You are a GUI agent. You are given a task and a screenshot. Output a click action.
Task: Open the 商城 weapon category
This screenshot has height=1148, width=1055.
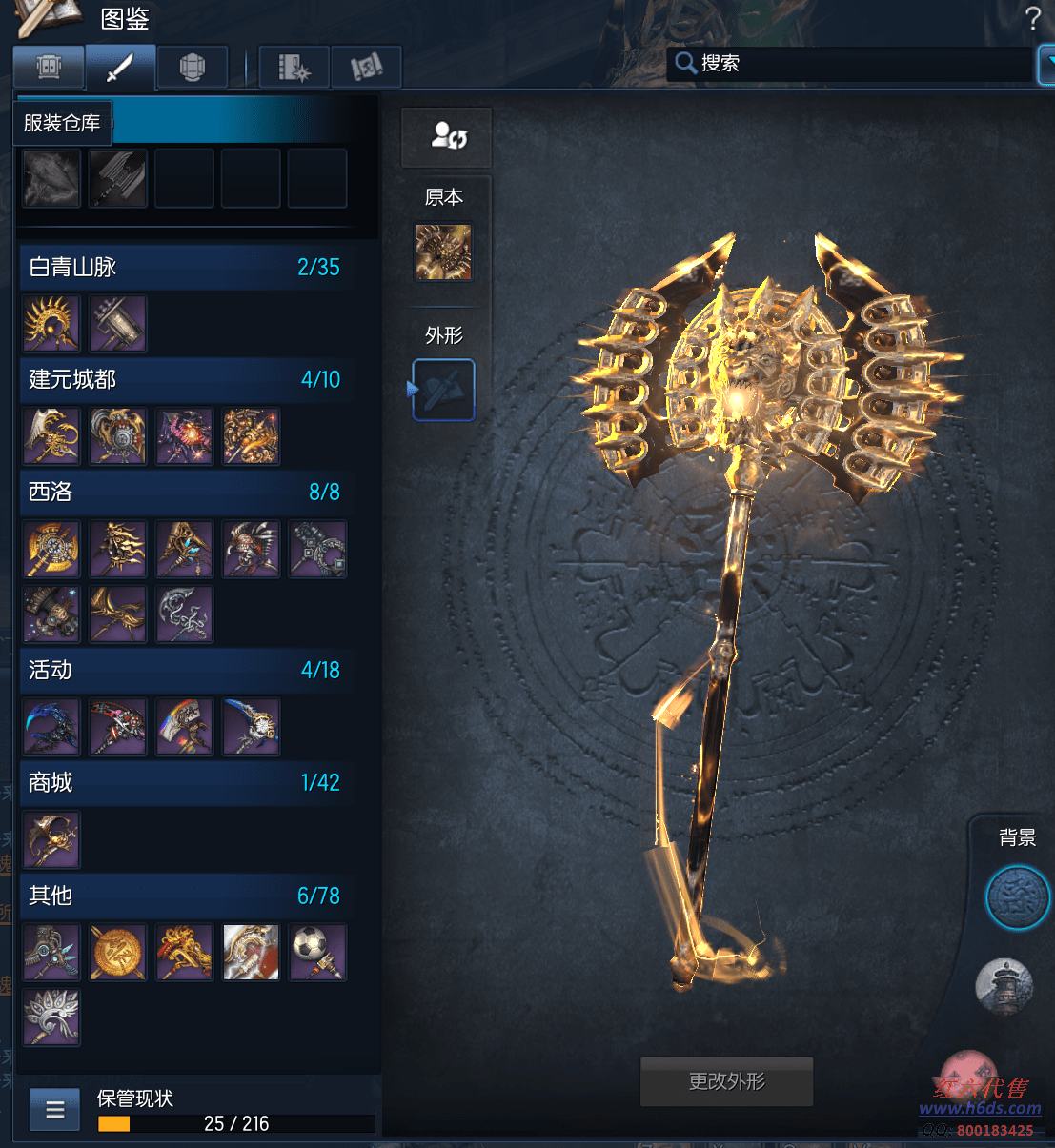pos(186,782)
